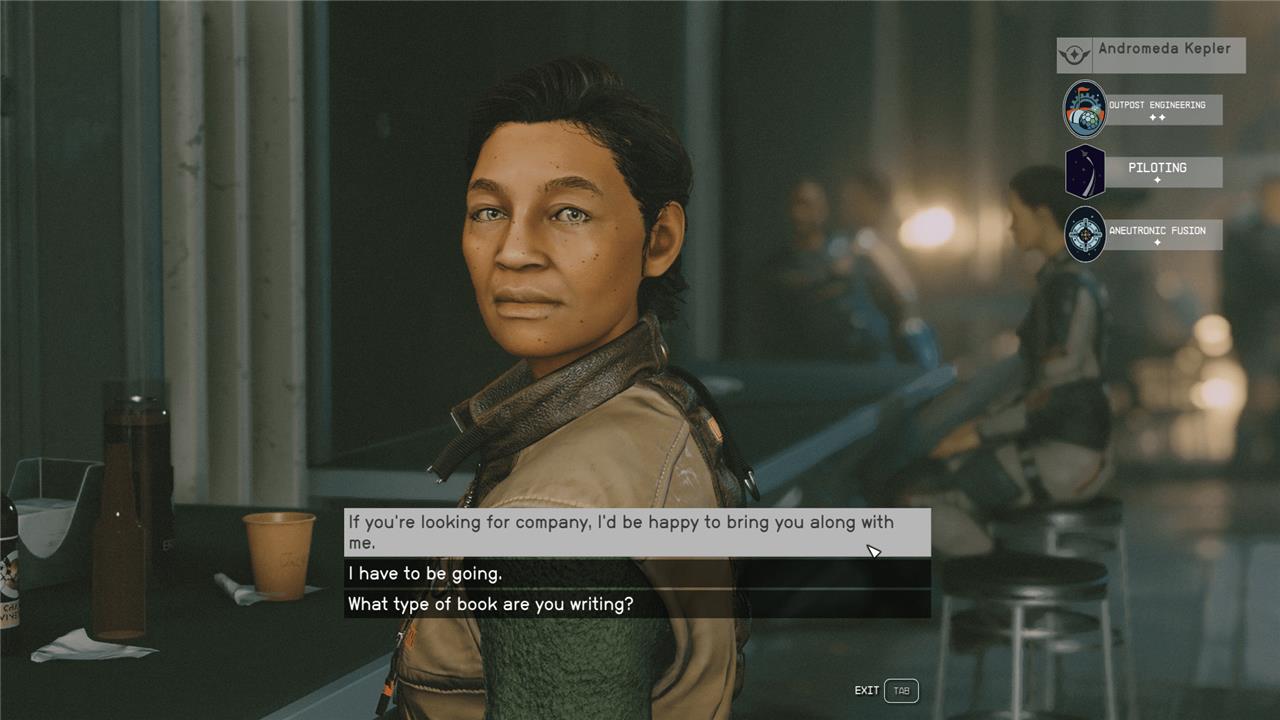The height and width of the screenshot is (720, 1280).
Task: Click the Outpost Engineering skill badge
Action: point(1085,109)
